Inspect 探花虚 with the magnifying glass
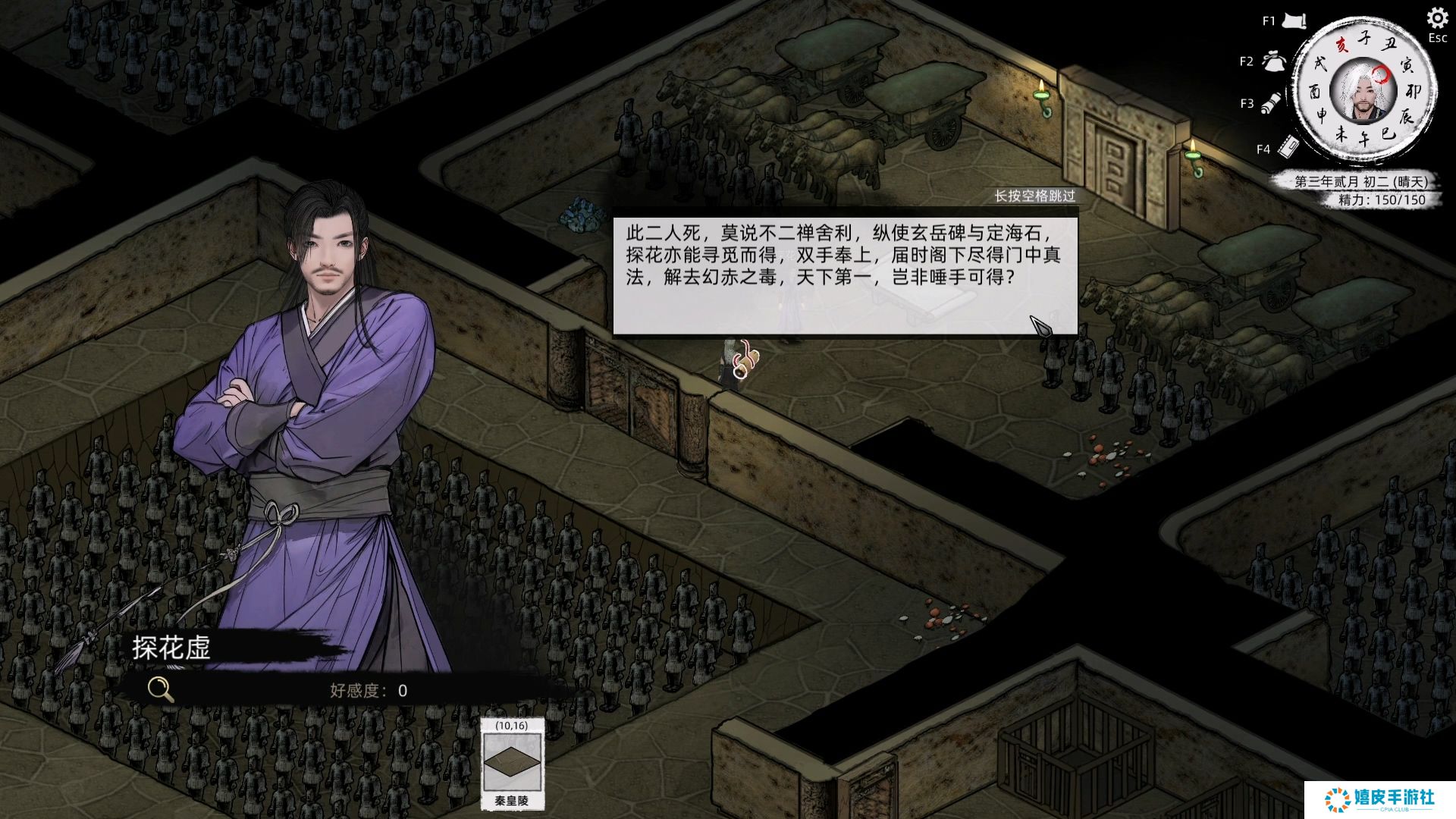Image resolution: width=1456 pixels, height=819 pixels. (x=160, y=689)
